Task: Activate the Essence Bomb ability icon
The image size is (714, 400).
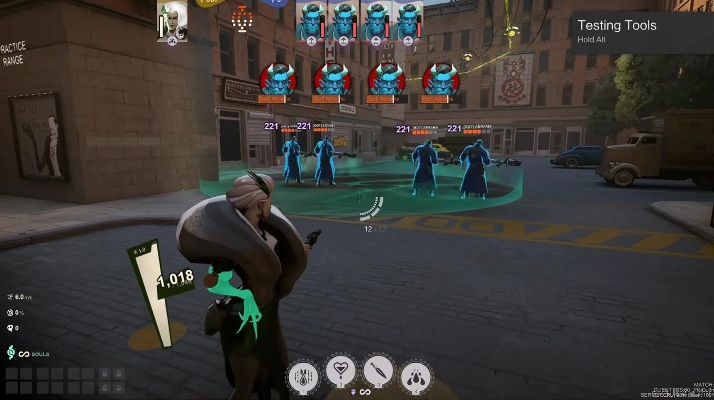Action: click(304, 375)
